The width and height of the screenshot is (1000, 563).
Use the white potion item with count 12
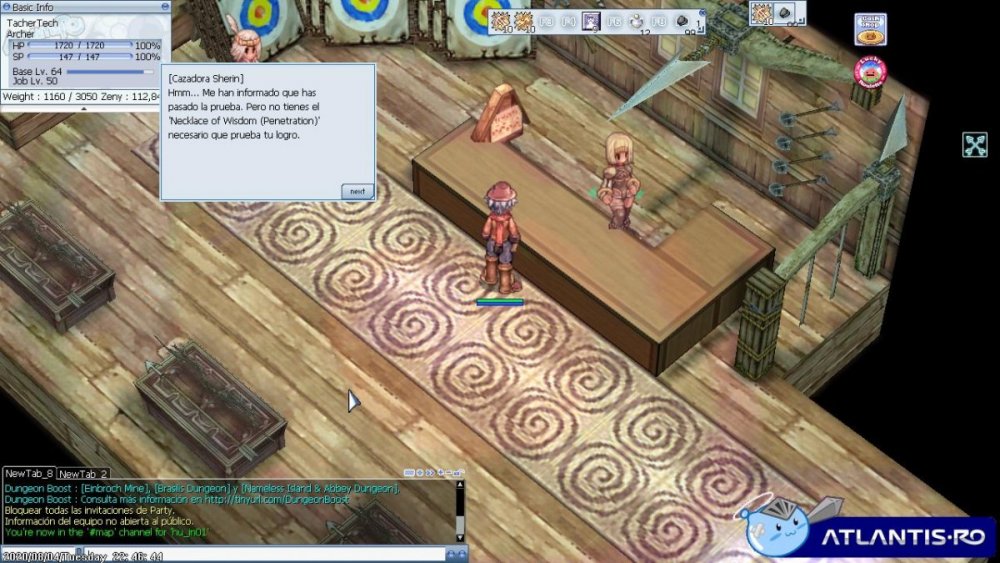(x=636, y=20)
